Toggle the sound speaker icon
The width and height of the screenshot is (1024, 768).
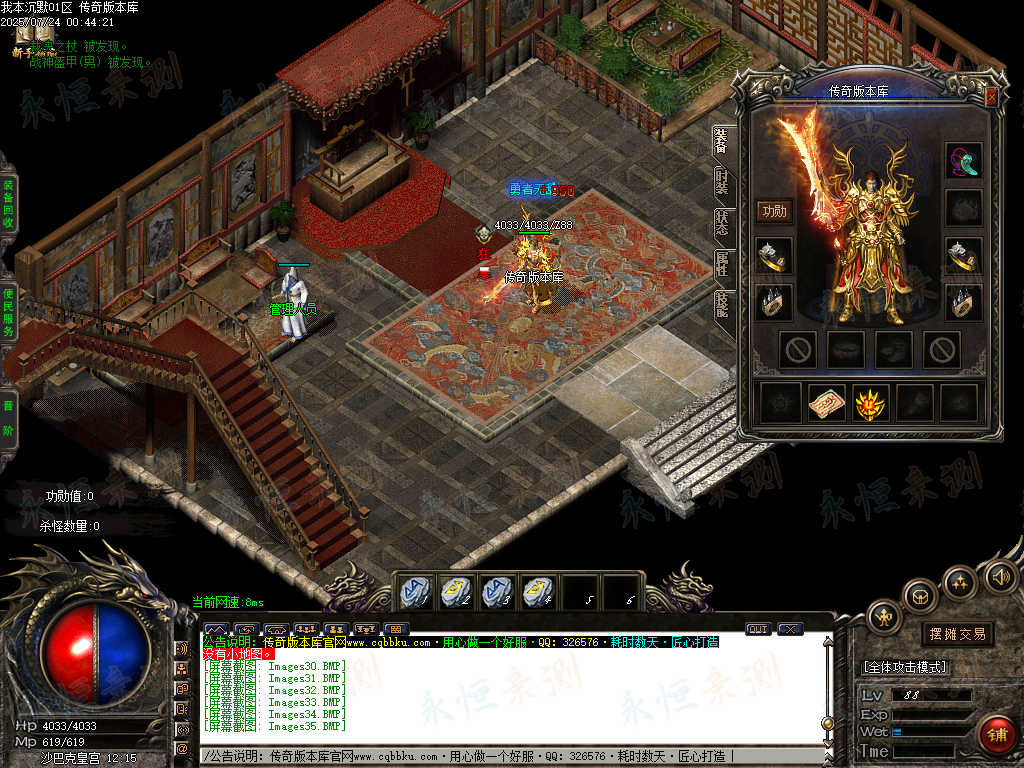1000,577
